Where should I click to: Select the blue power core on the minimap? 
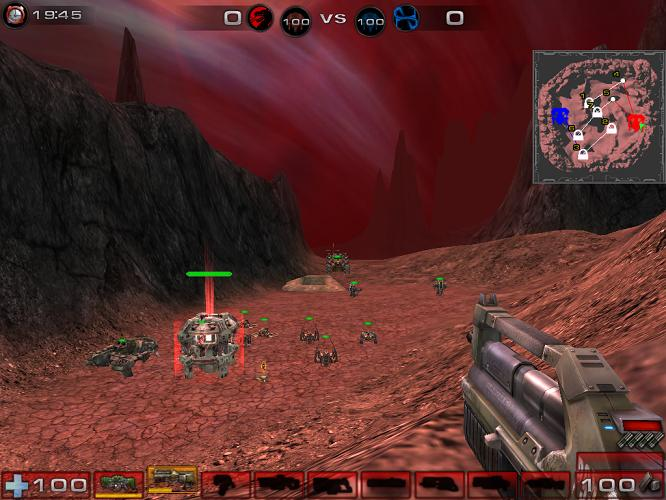coord(561,118)
